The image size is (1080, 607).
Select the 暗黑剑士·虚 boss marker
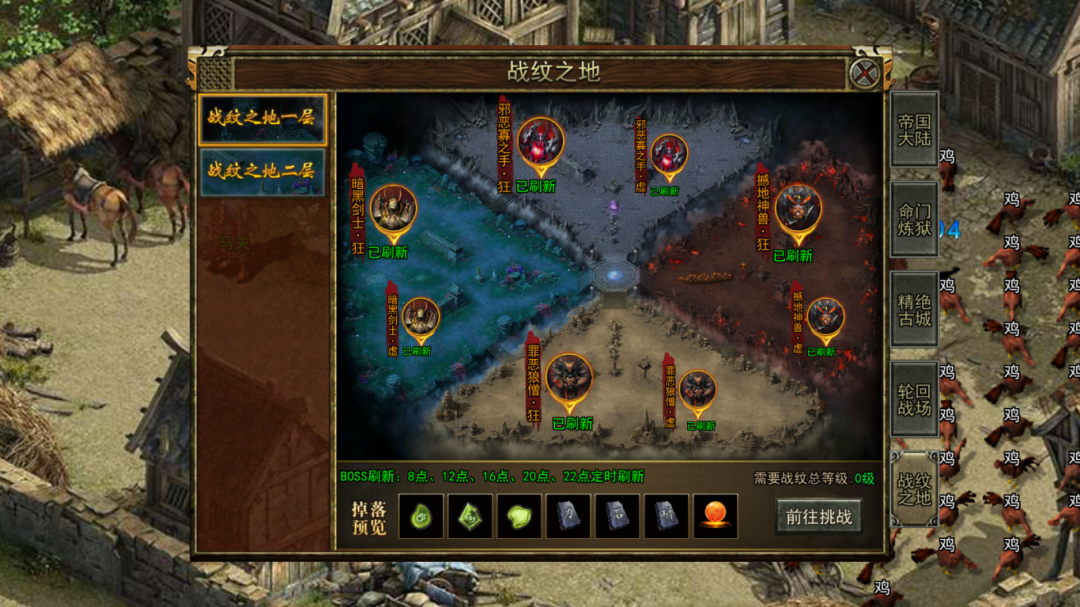(420, 317)
